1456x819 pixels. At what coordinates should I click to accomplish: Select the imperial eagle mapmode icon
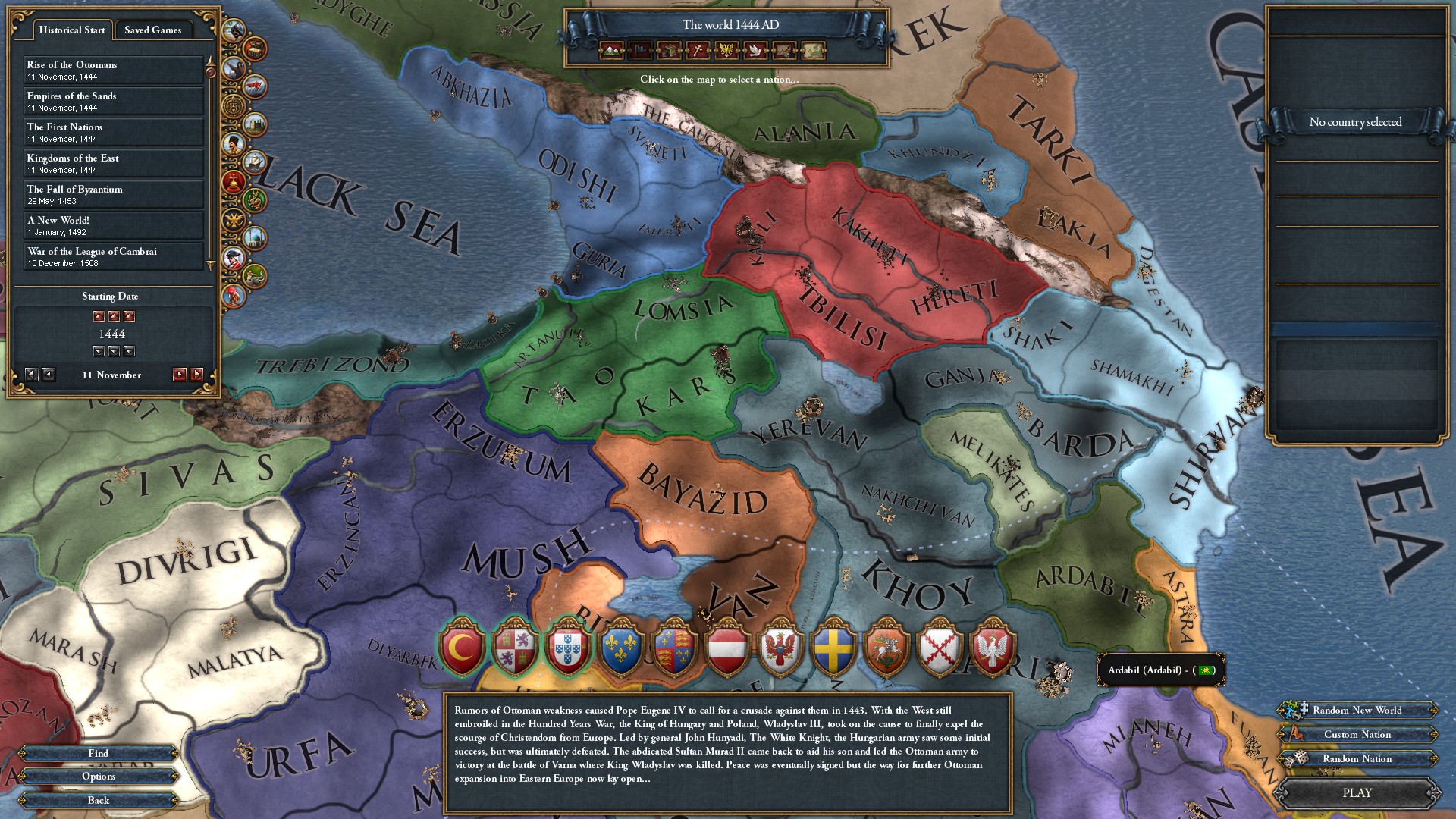click(727, 51)
